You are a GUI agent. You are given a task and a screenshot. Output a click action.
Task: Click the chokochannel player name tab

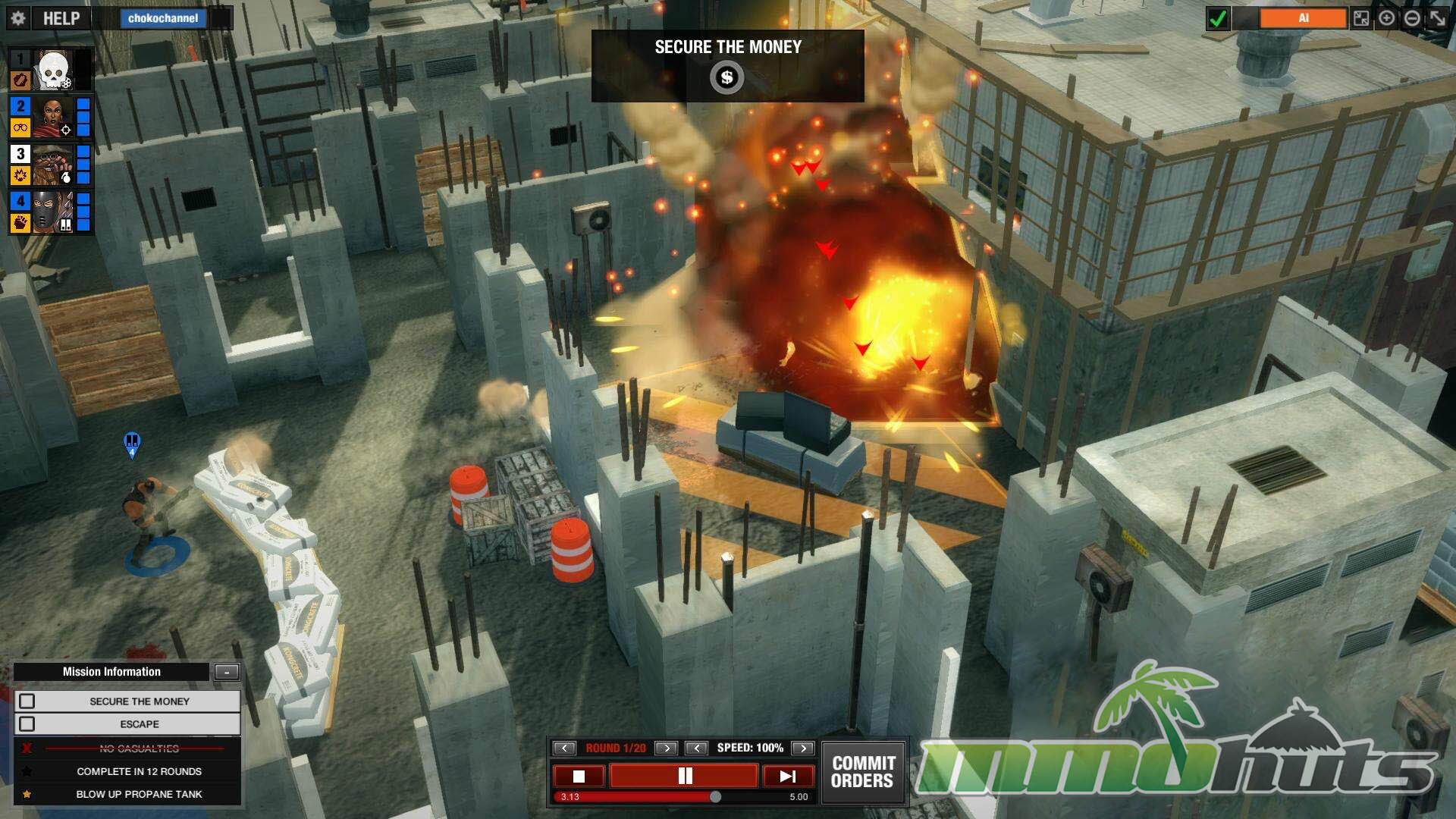coord(163,18)
